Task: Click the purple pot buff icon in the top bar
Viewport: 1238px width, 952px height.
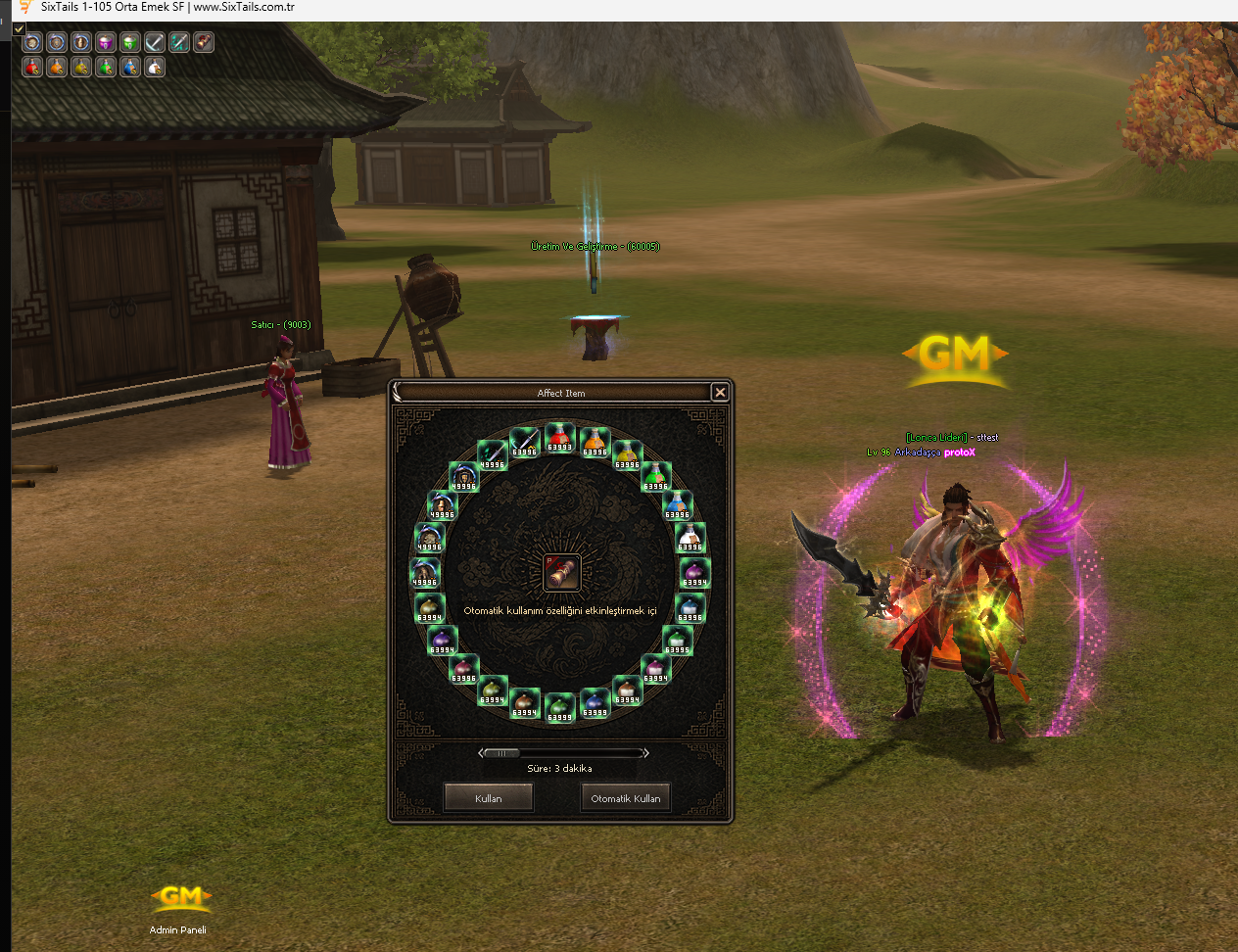Action: 106,42
